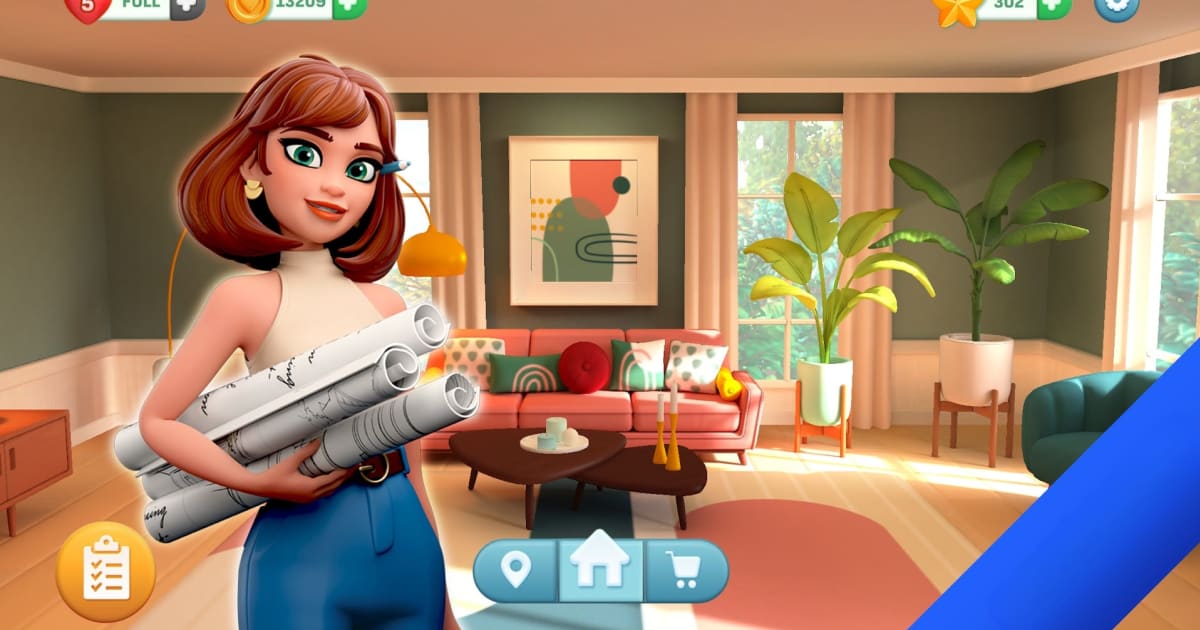Viewport: 1200px width, 630px height.
Task: Open the shopping cart store tab
Action: tap(685, 571)
